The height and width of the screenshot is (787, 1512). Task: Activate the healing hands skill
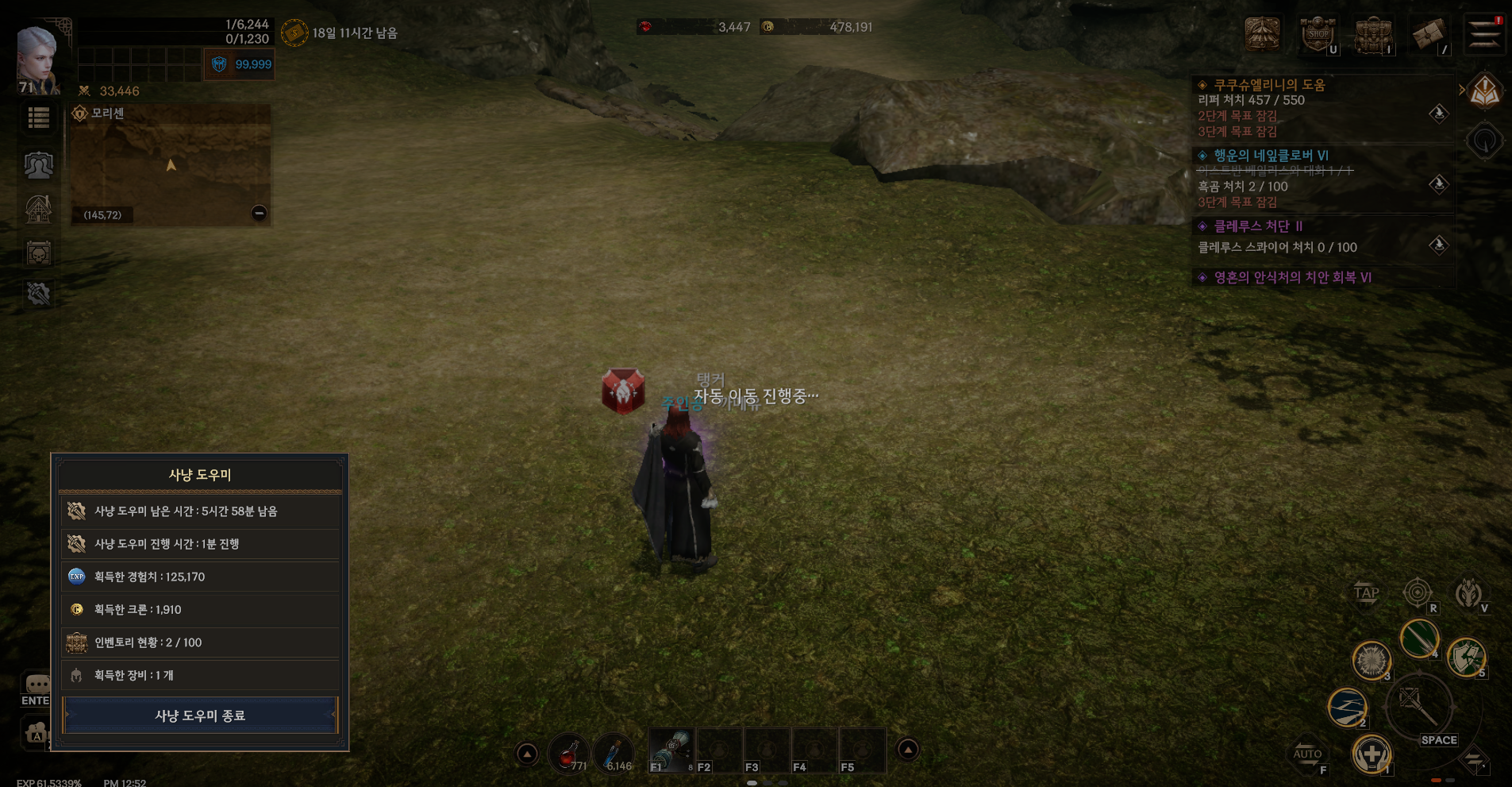coord(1371,753)
